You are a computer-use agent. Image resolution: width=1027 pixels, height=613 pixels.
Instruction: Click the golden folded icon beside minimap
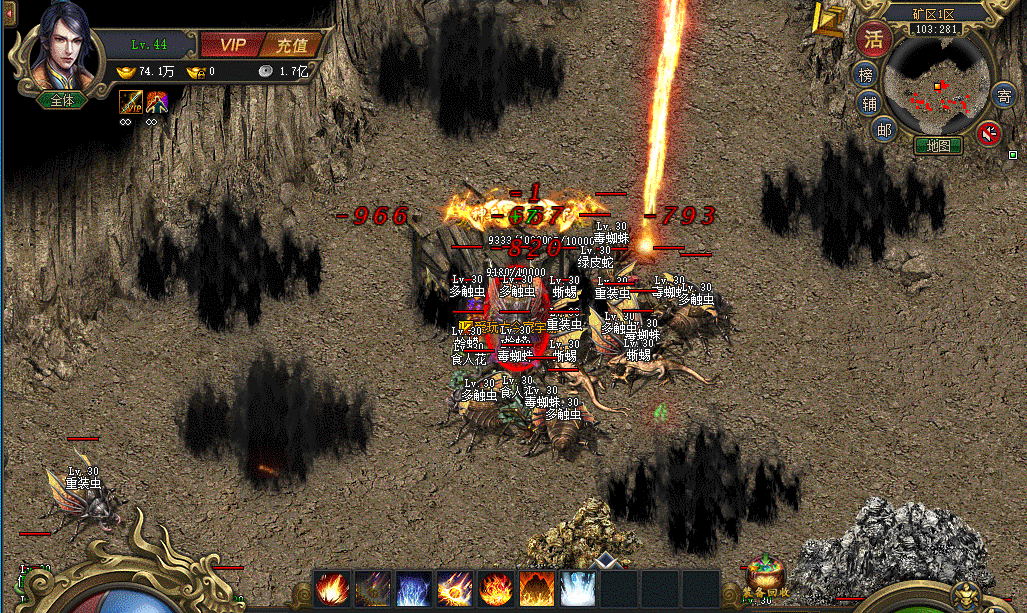(828, 20)
